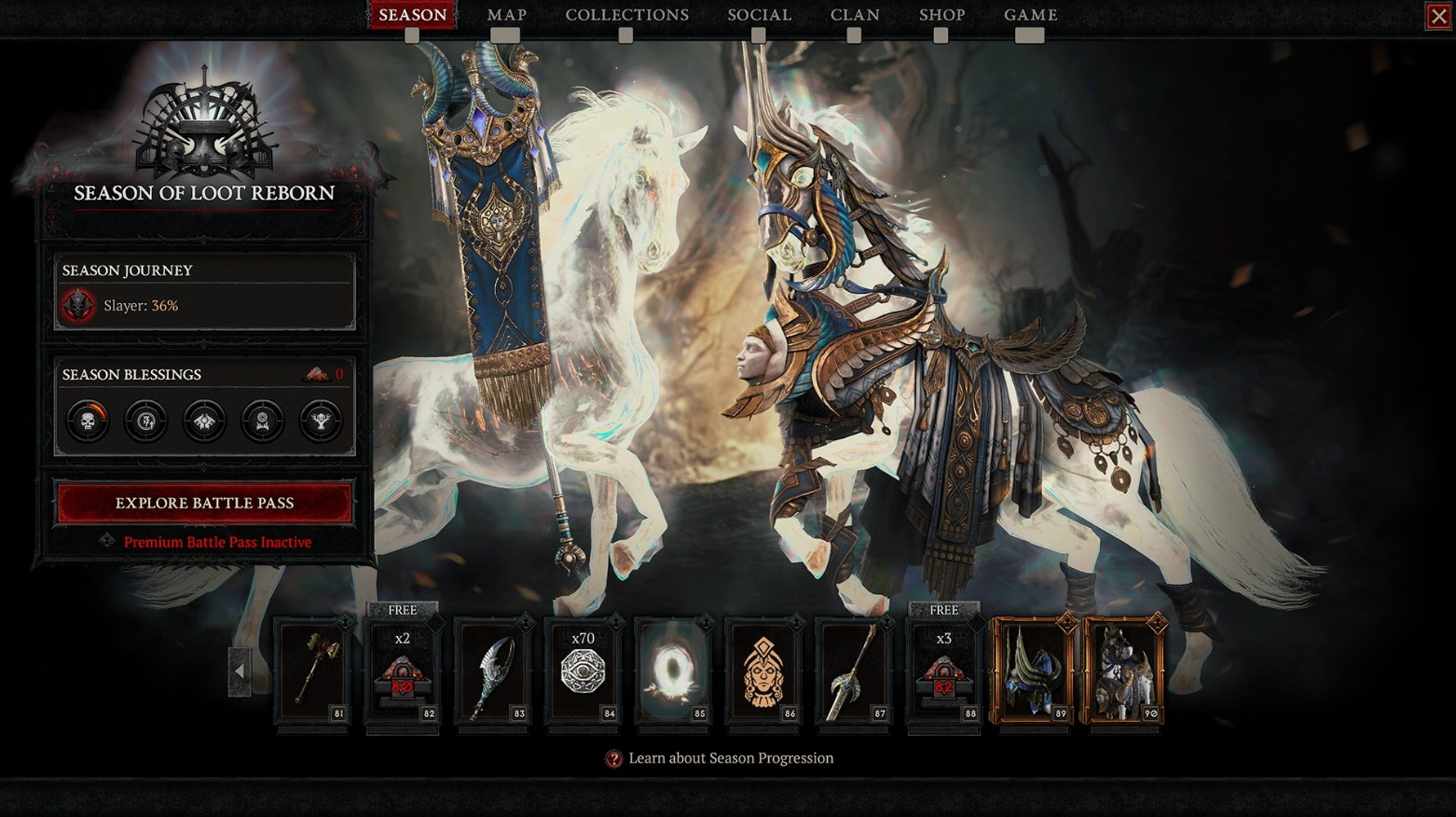Pick the tier 86 golden mask reward

click(x=763, y=671)
